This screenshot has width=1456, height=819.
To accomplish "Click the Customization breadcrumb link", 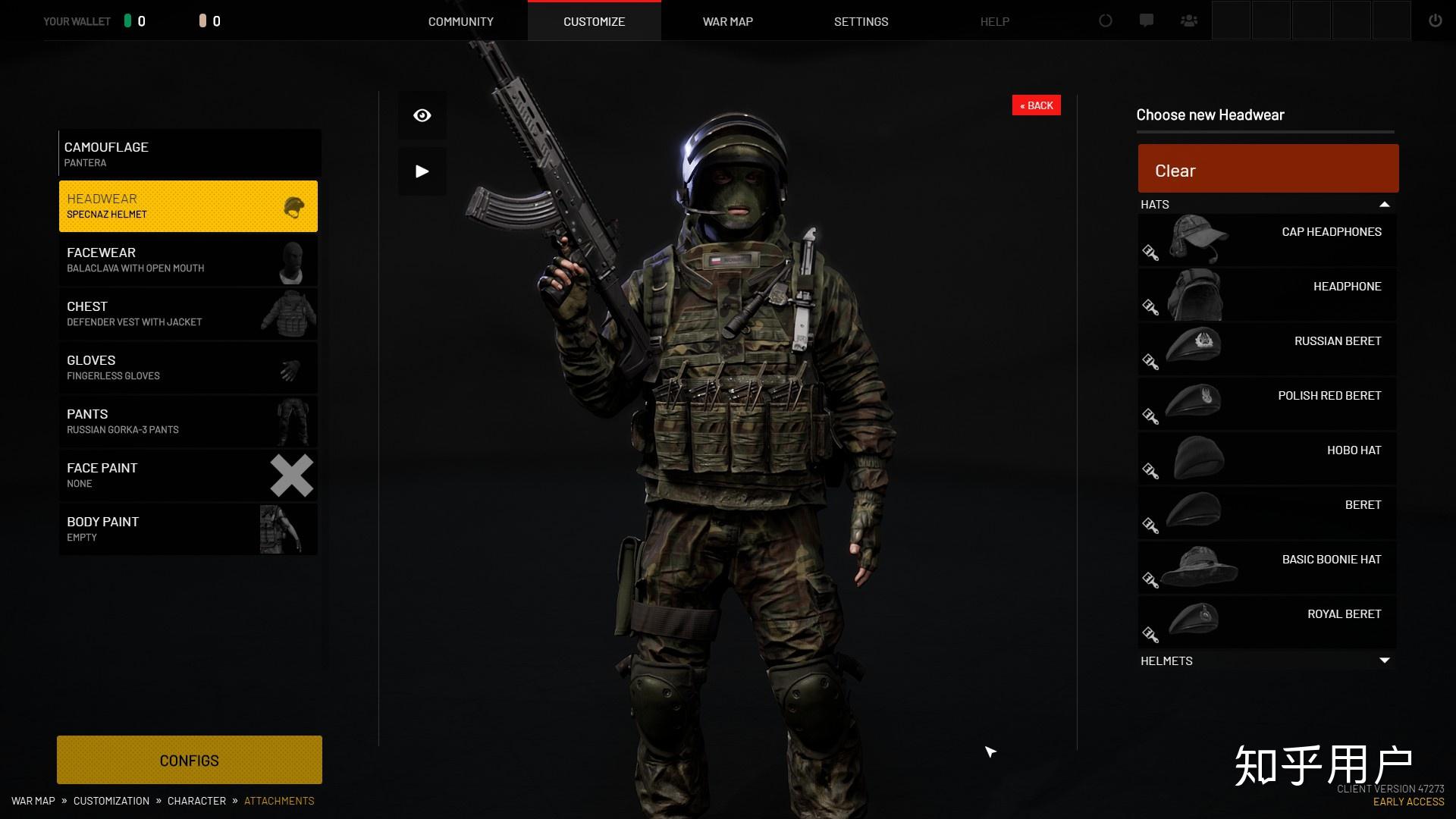I will coord(111,801).
